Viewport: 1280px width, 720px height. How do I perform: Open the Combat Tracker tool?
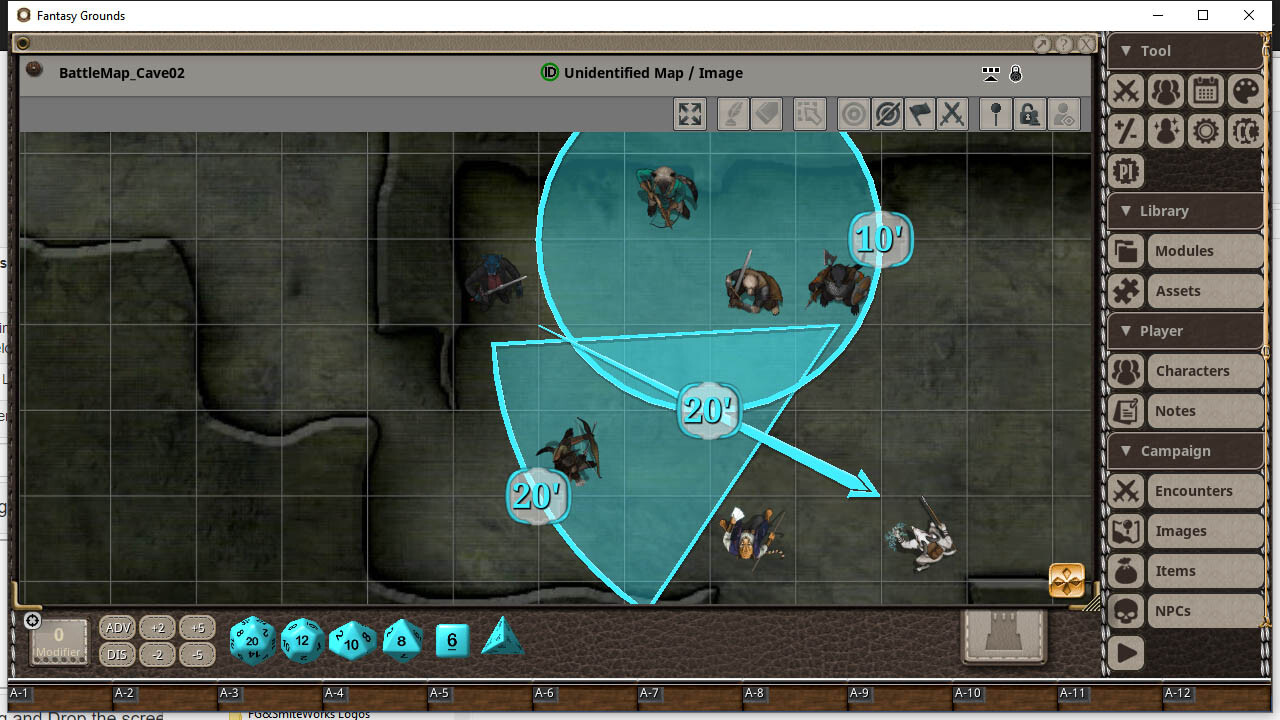point(1125,91)
